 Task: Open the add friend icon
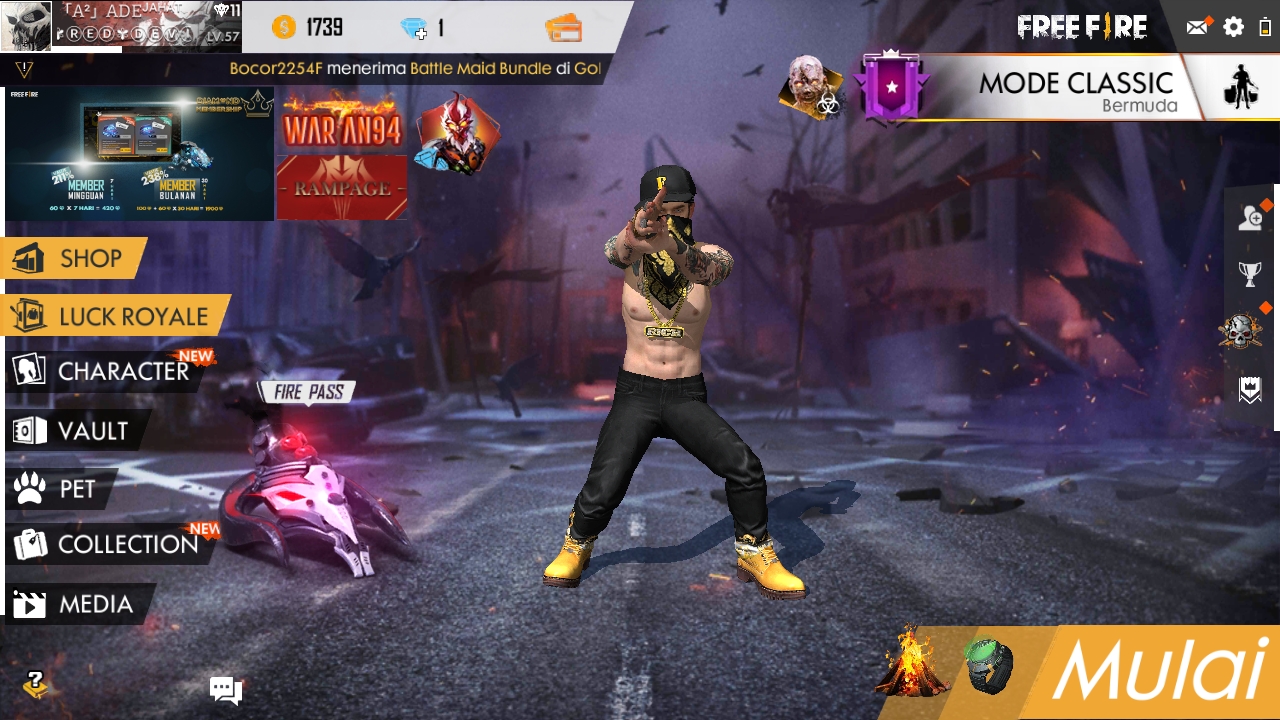1250,218
